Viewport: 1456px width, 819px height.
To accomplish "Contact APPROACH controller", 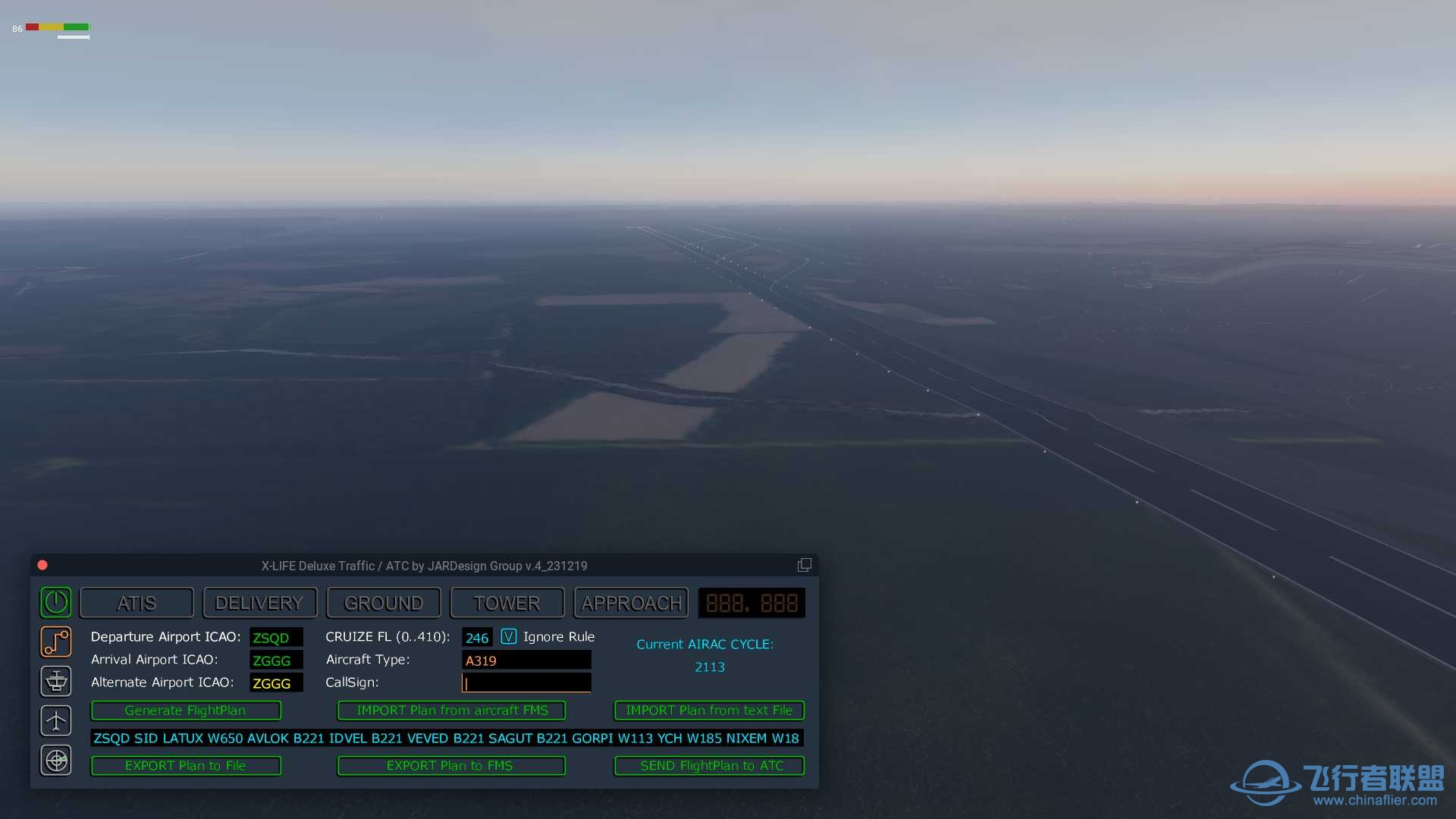I will pyautogui.click(x=631, y=603).
